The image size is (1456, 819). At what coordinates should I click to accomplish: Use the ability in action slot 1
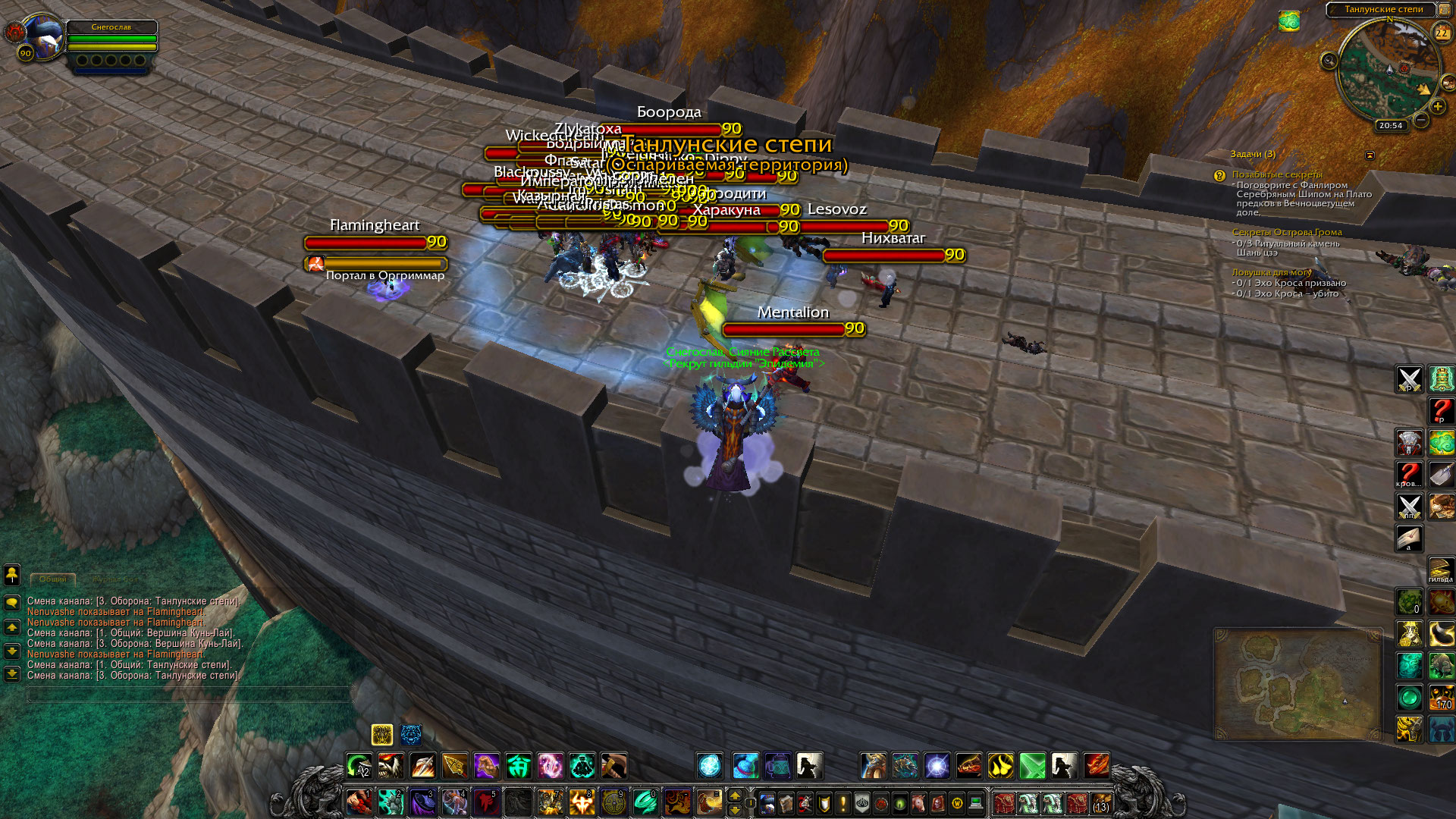[359, 802]
